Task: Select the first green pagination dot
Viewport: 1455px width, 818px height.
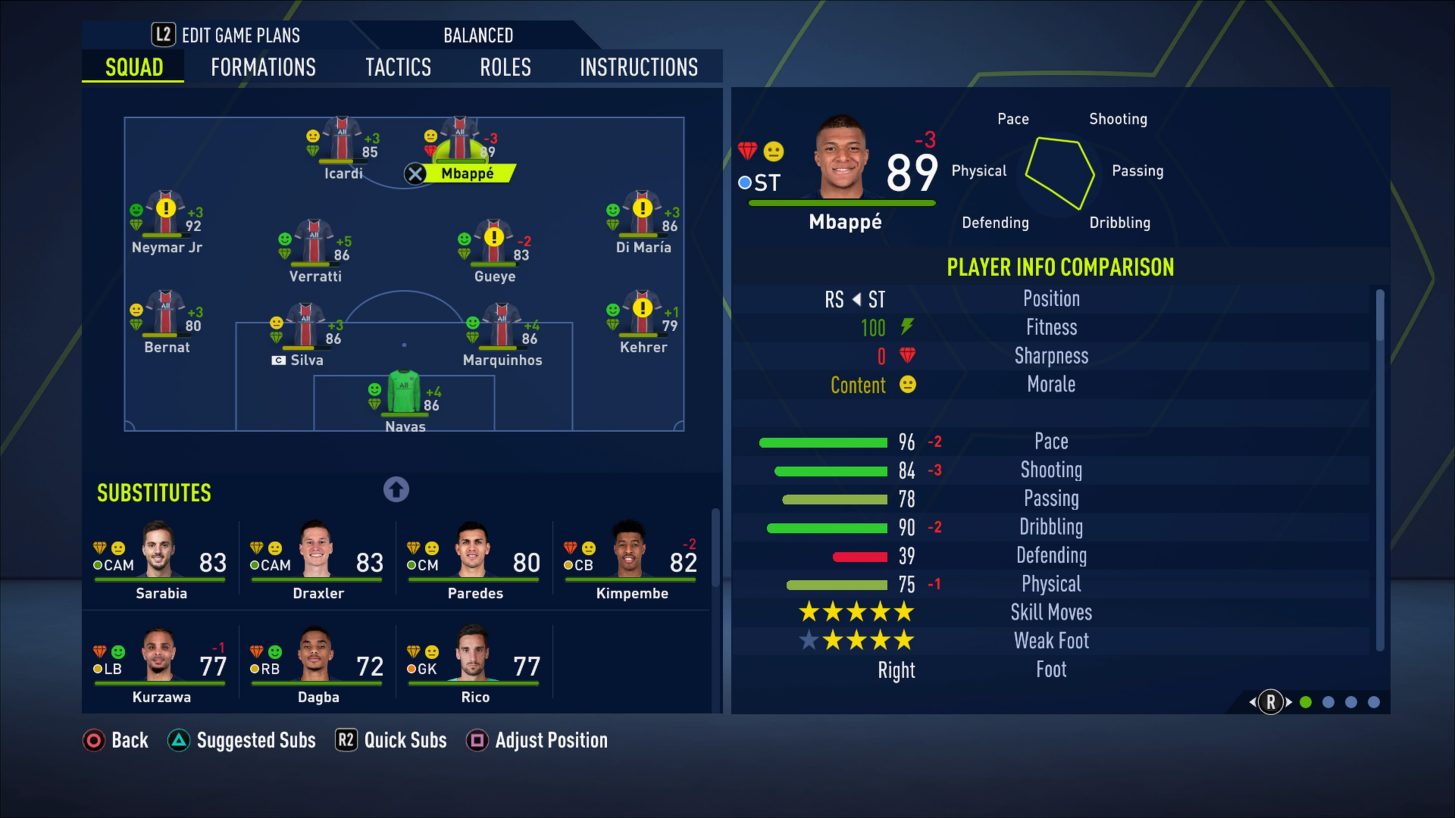Action: (x=1305, y=703)
